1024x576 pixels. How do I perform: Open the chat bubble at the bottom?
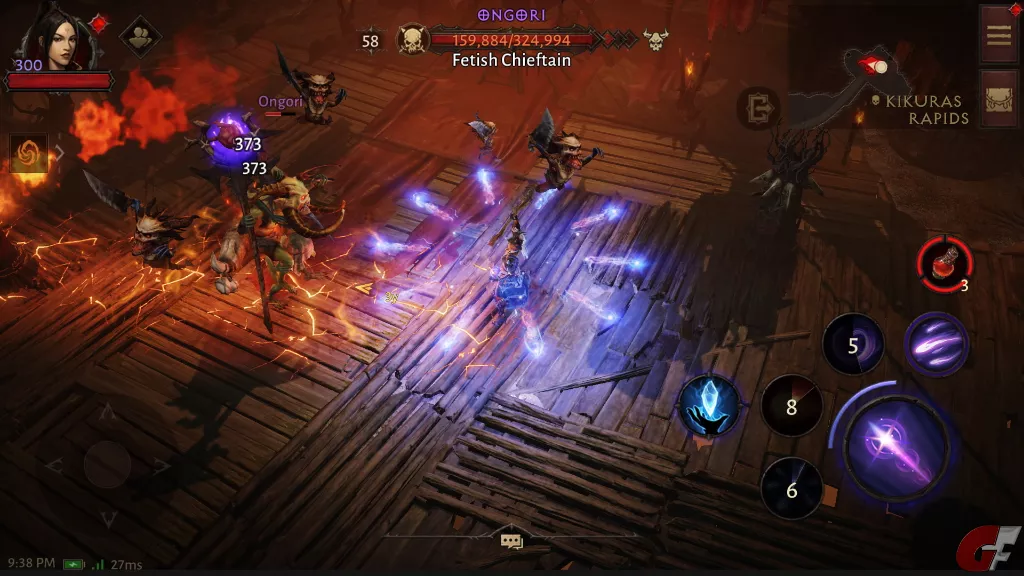(511, 541)
